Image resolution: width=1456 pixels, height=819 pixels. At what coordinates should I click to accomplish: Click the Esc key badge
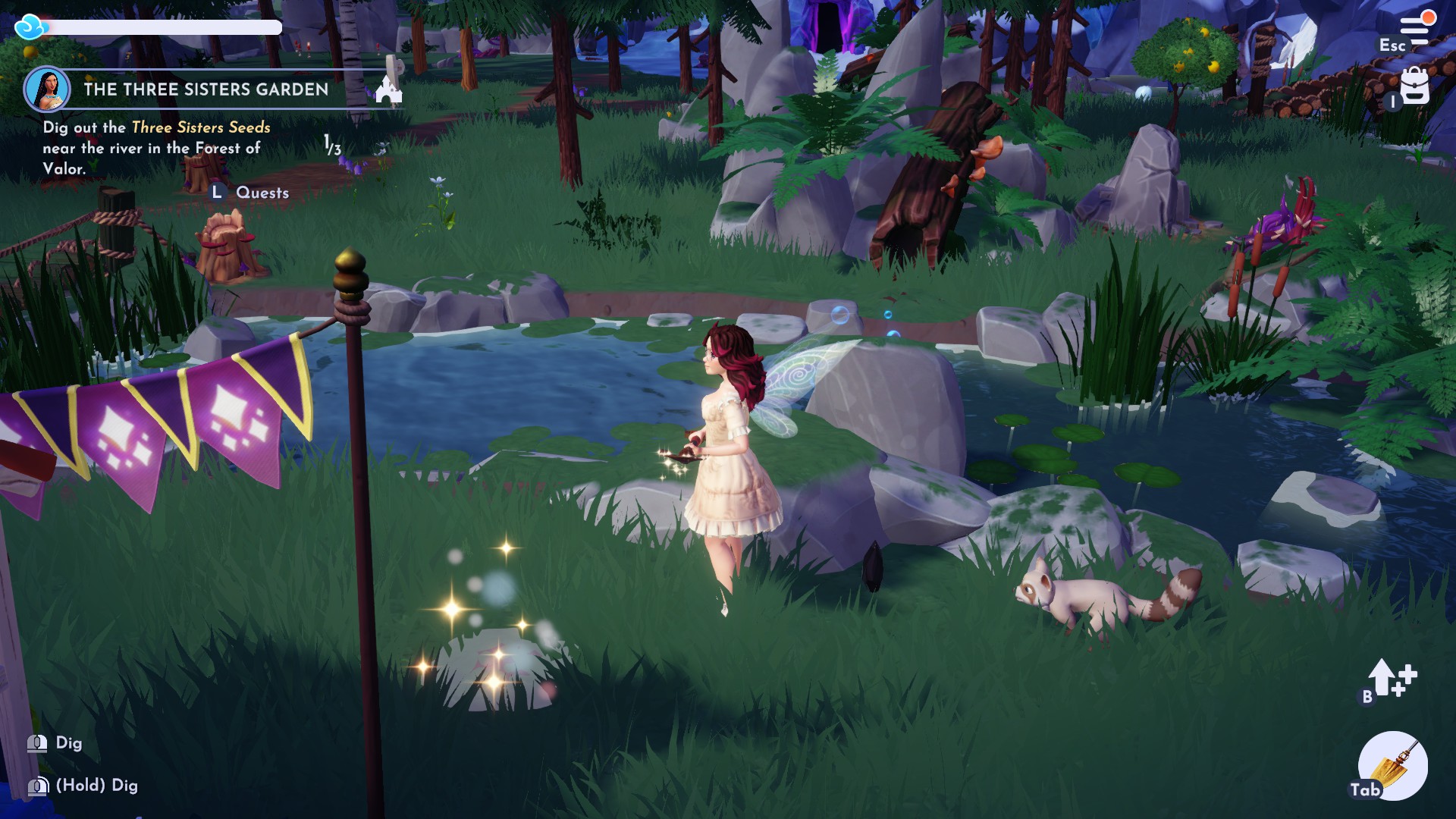click(1393, 45)
